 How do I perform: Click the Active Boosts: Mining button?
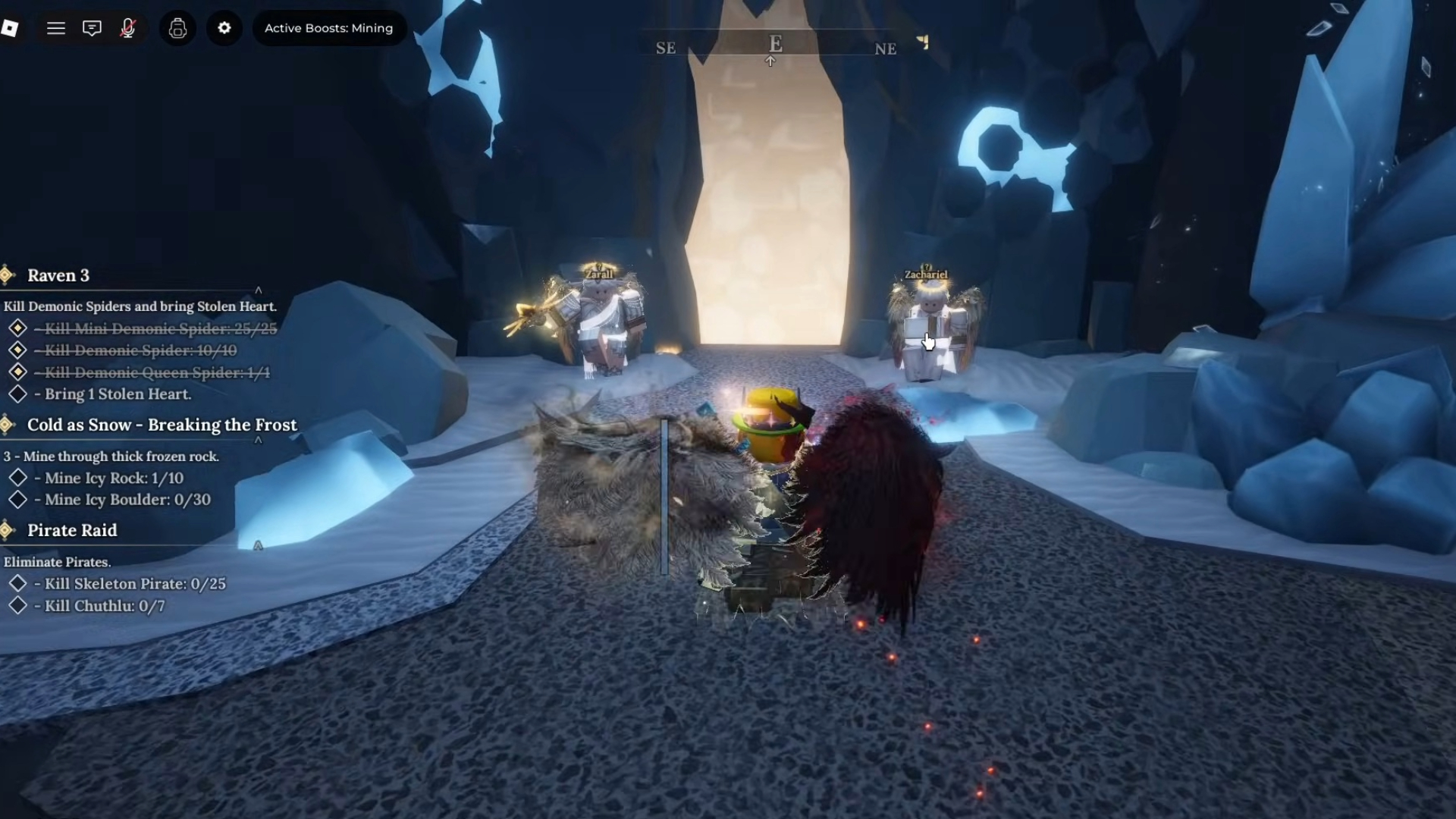(x=328, y=28)
